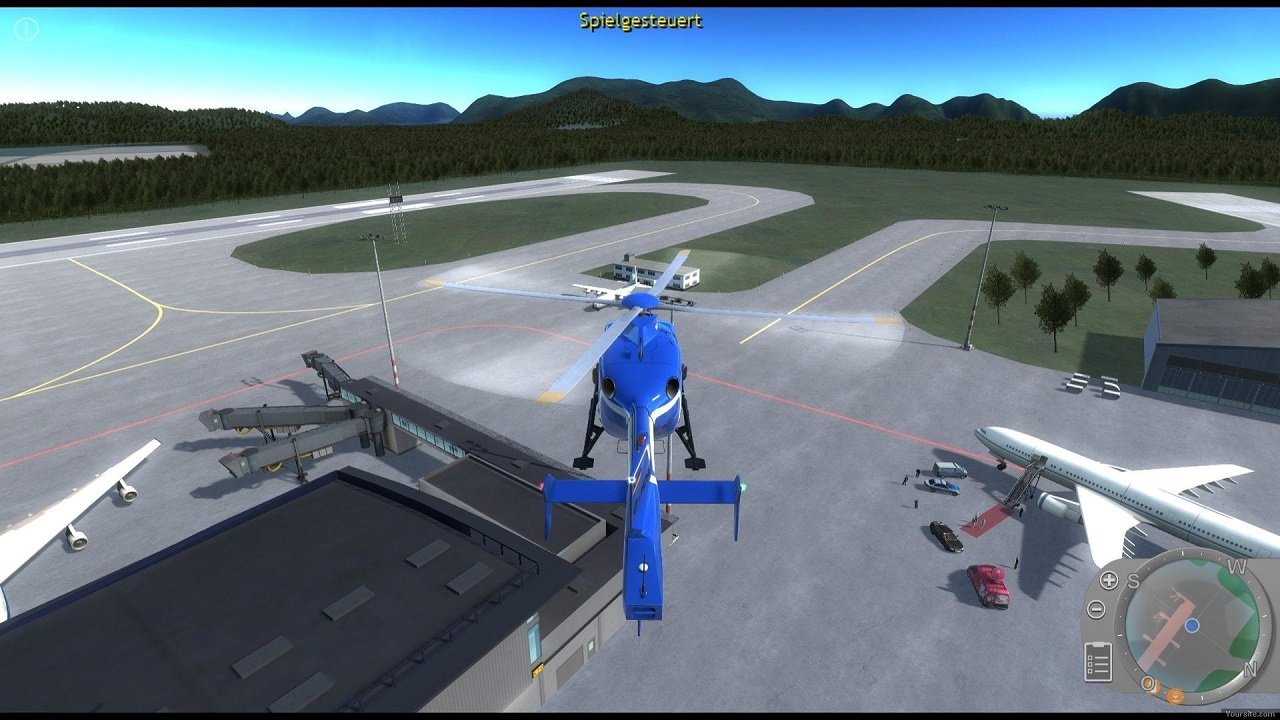Click the orange waypoint icon on the compass ring

[x=1175, y=696]
